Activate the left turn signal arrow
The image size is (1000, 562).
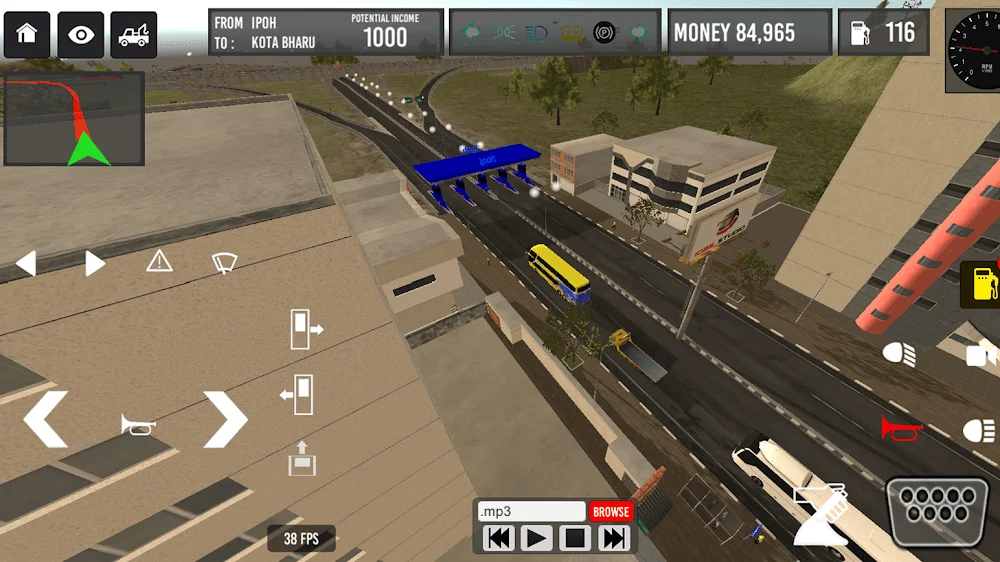[26, 264]
